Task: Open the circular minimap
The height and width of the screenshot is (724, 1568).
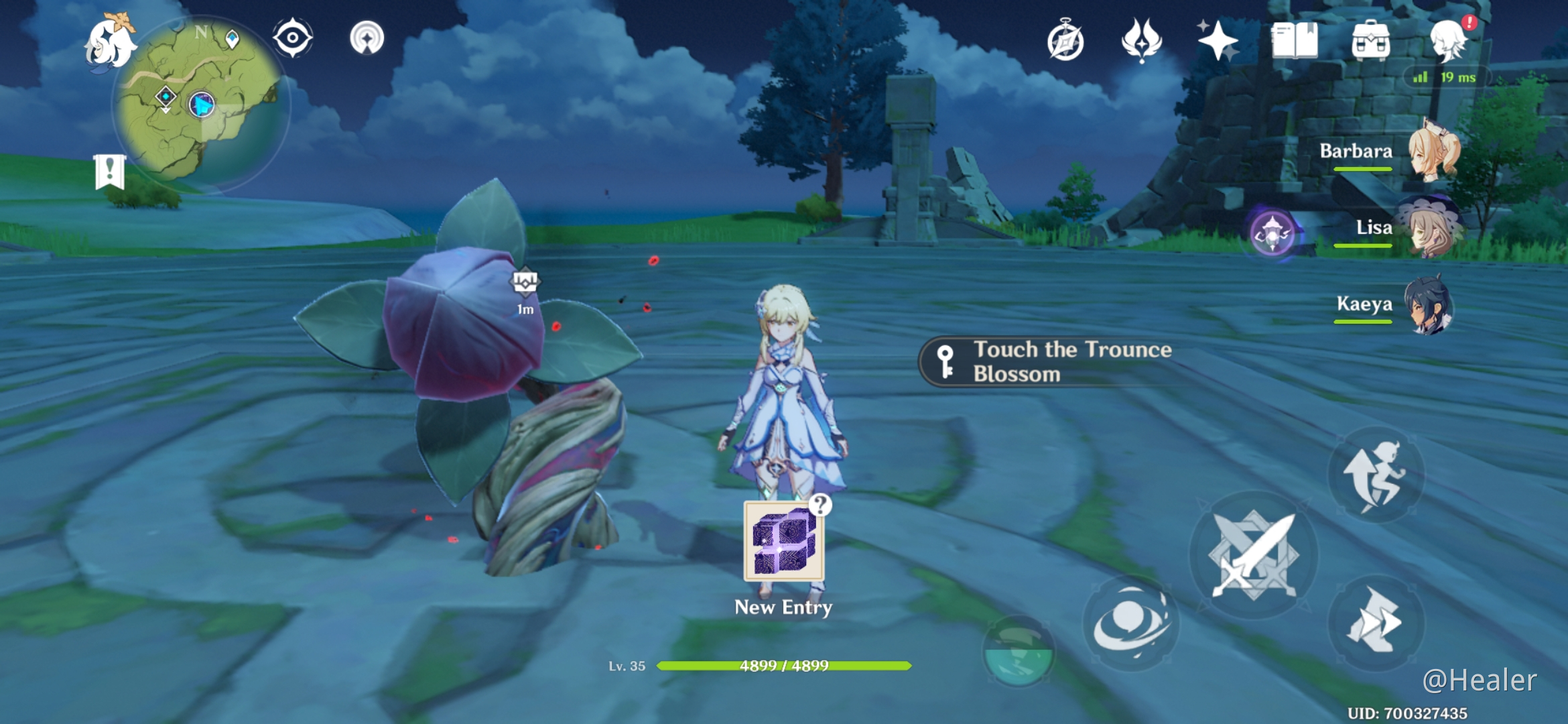Action: [200, 104]
